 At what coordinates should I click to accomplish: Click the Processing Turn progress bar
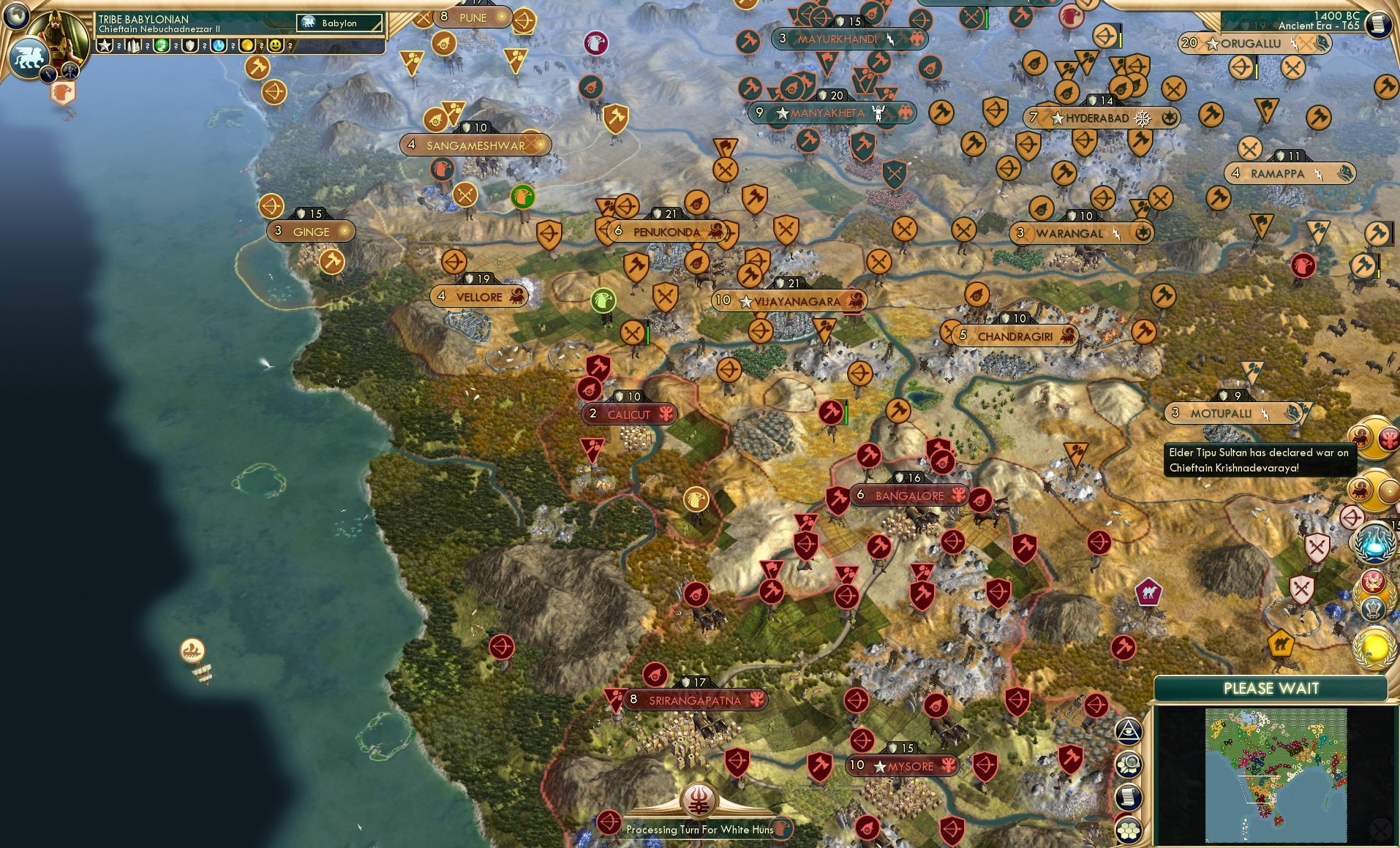(x=699, y=829)
